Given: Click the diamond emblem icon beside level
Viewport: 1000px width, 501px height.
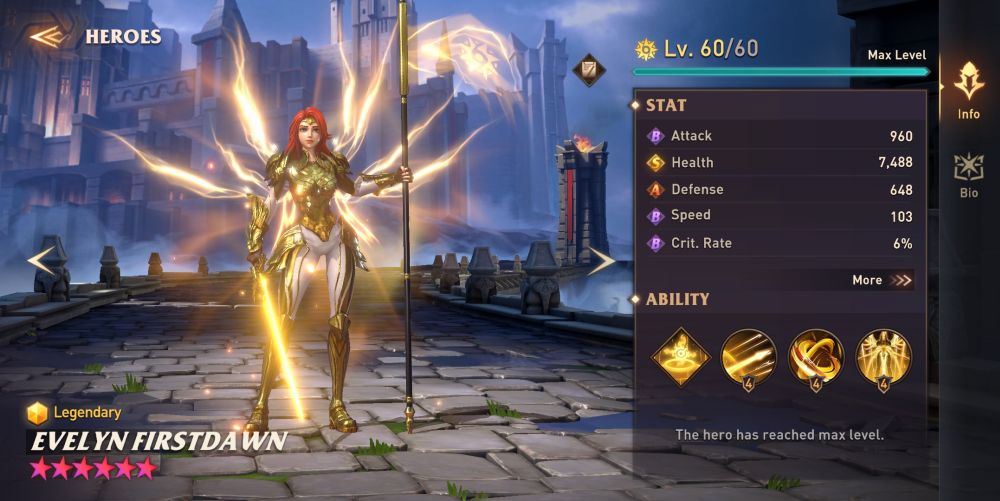Looking at the screenshot, I should pos(589,69).
